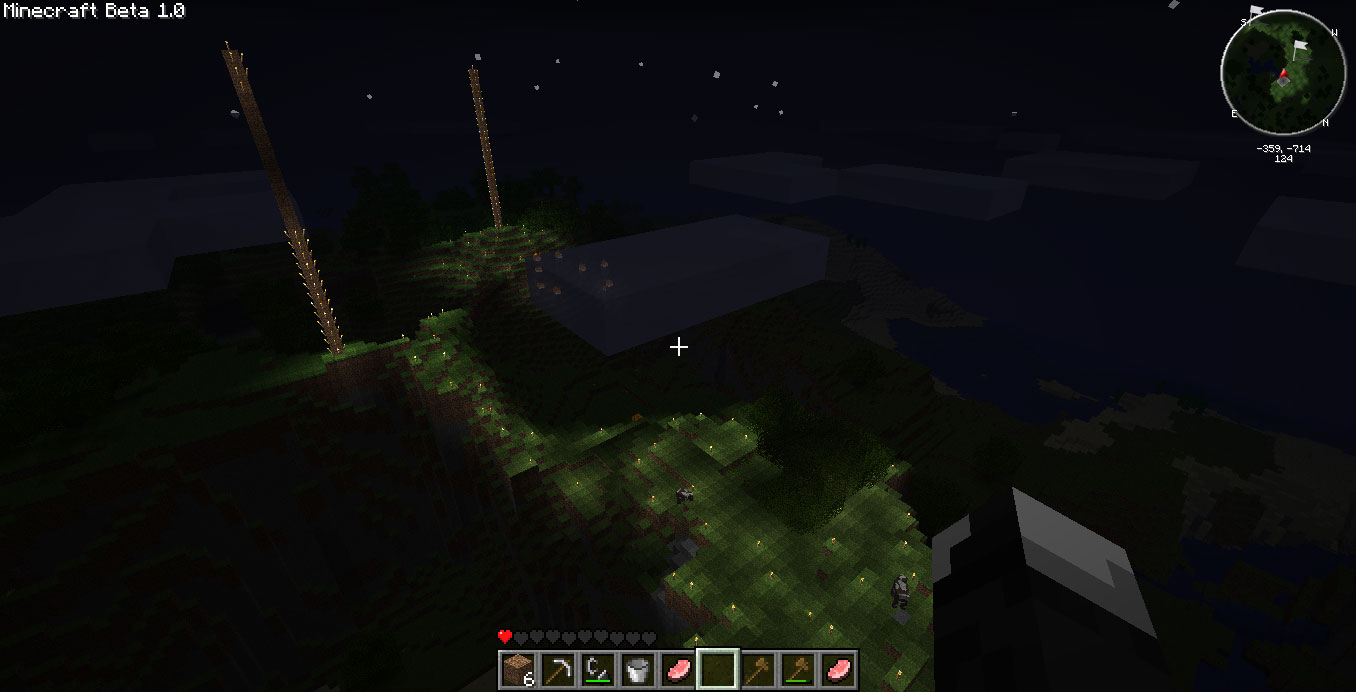Select the pickaxe in the hotbar
Image resolution: width=1356 pixels, height=692 pixels.
pyautogui.click(x=558, y=669)
